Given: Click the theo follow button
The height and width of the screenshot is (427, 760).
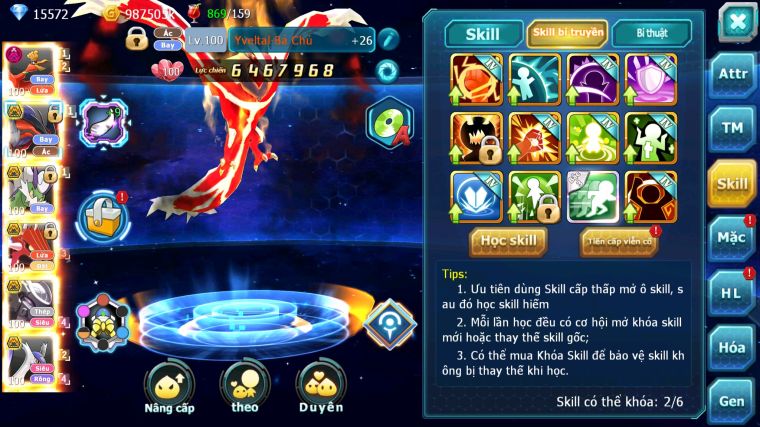Looking at the screenshot, I should pos(245,389).
